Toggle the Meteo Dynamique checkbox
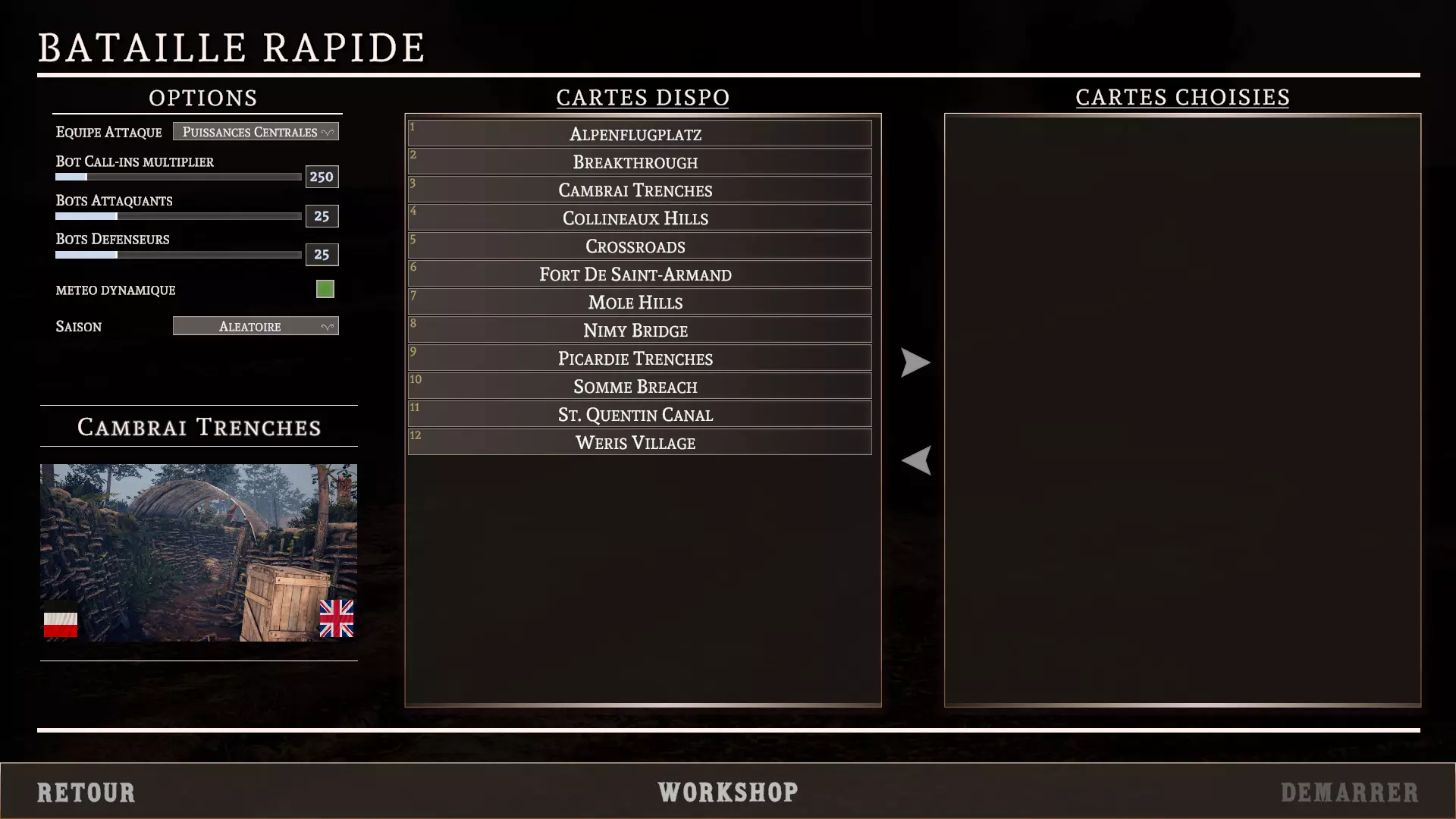 pos(325,289)
